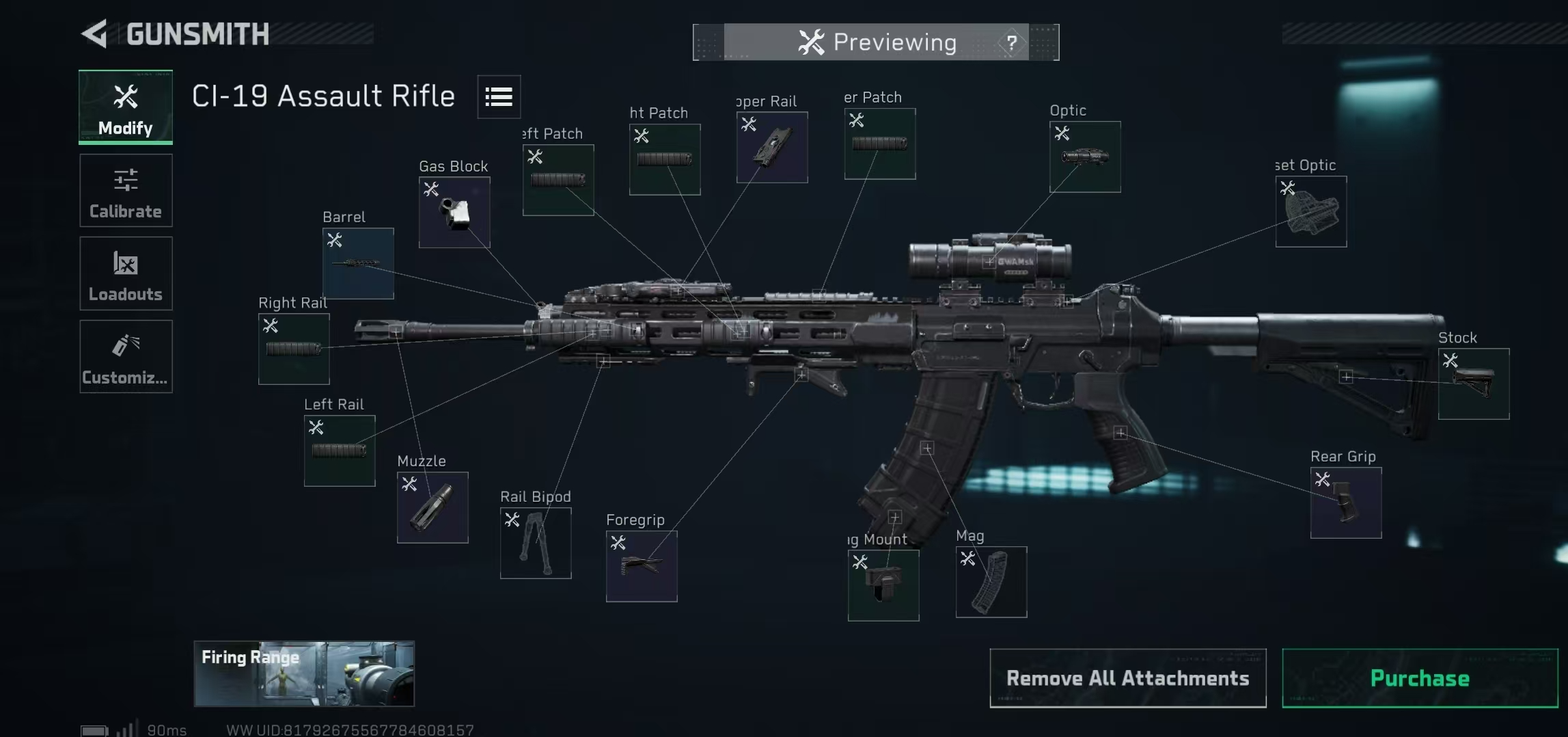Select the Left Rail attachment slot
This screenshot has width=1568, height=737.
pos(340,451)
